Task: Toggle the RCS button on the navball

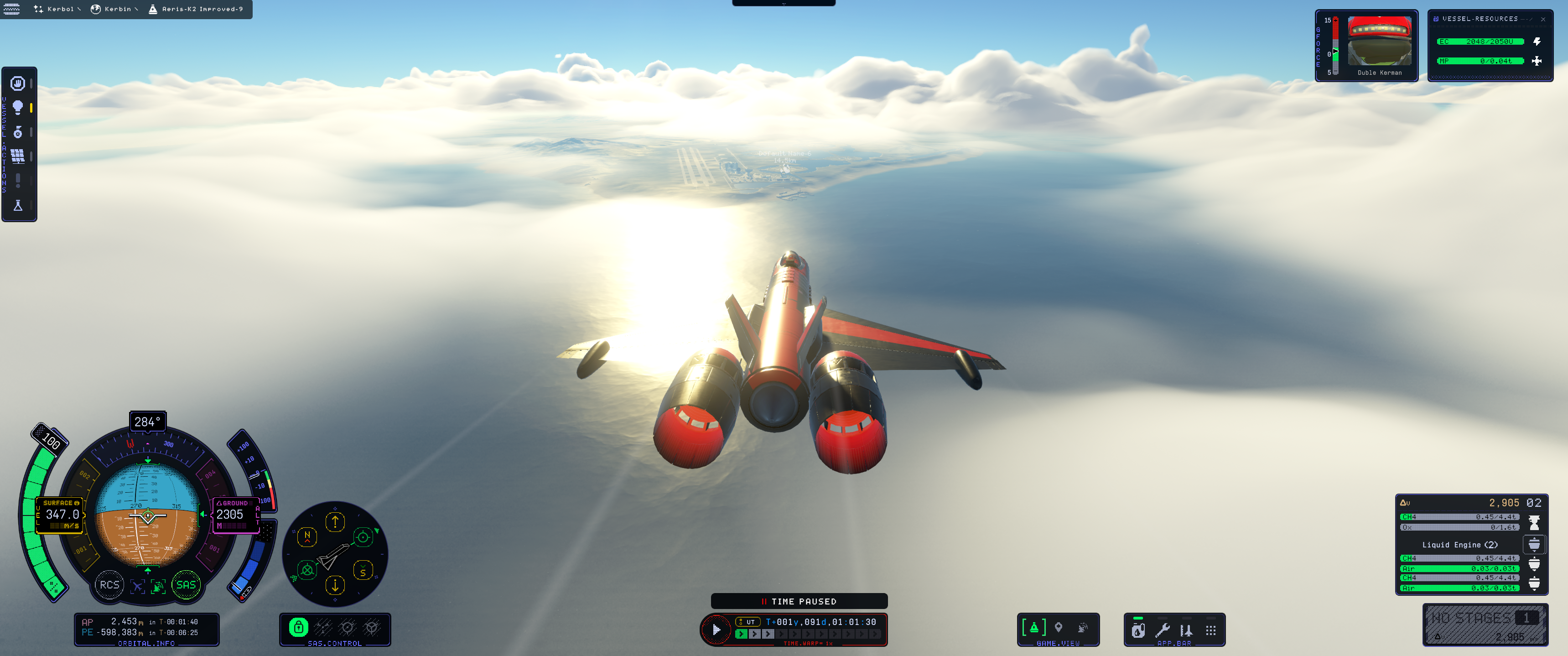Action: click(109, 585)
